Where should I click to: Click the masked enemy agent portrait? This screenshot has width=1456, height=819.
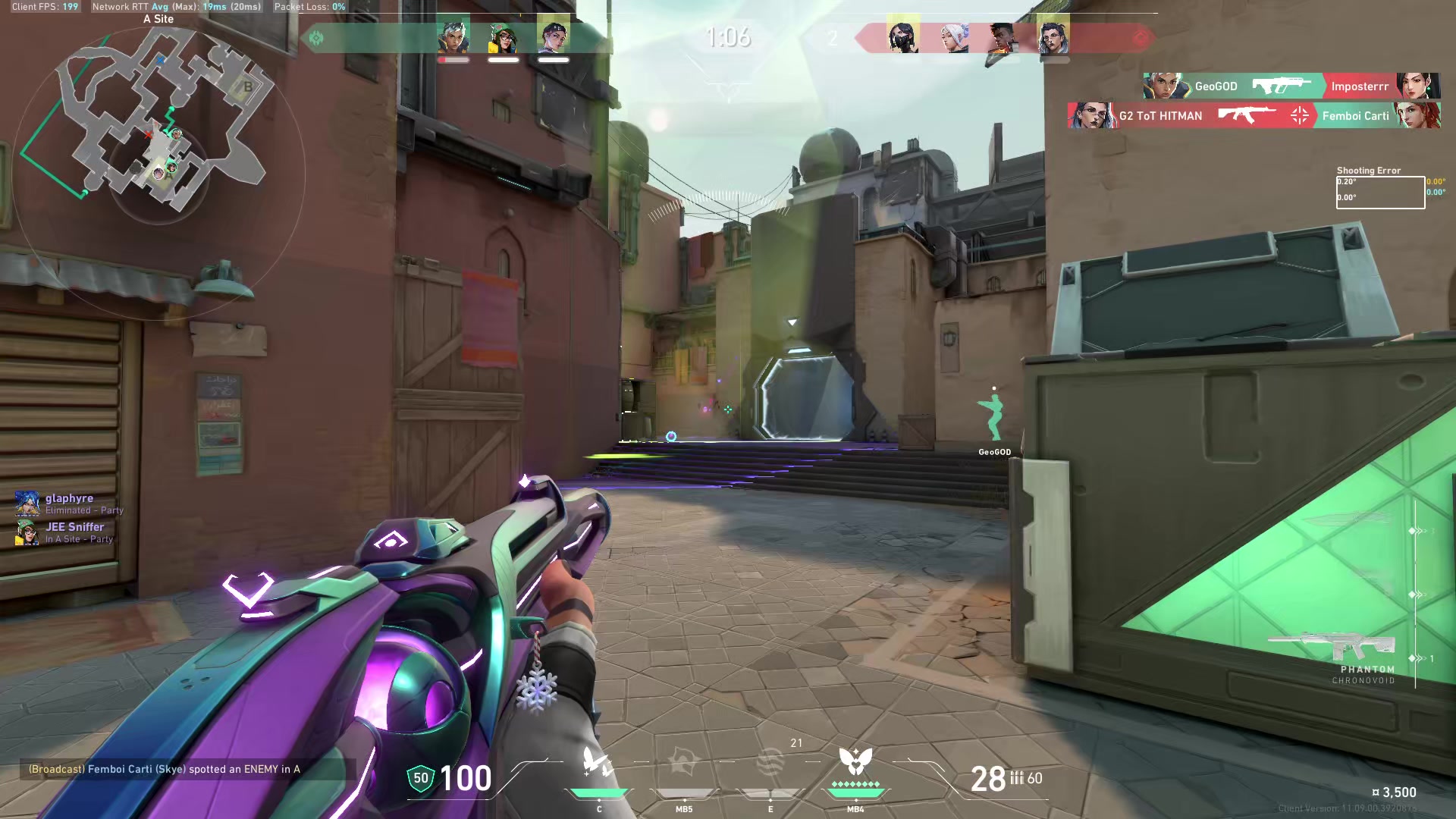coord(903,37)
